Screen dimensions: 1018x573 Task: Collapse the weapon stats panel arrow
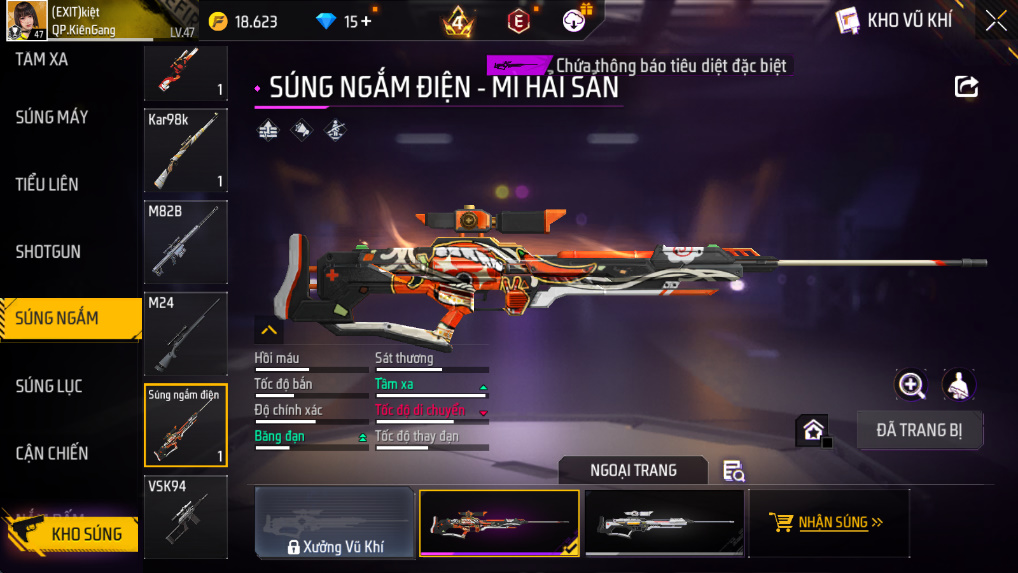269,329
